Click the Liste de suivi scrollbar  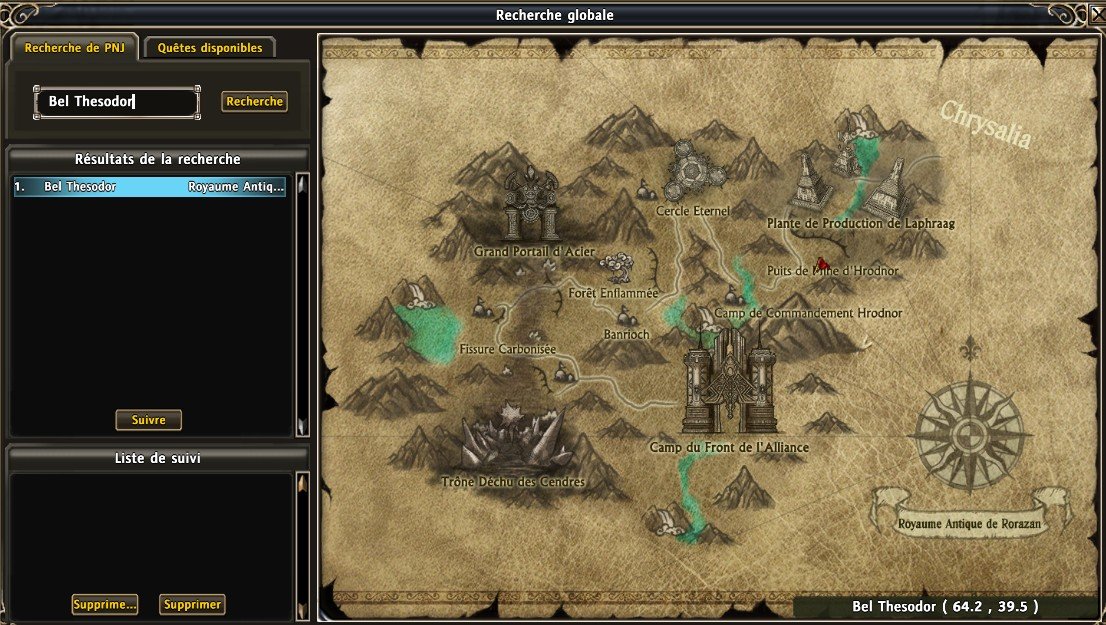click(x=302, y=545)
